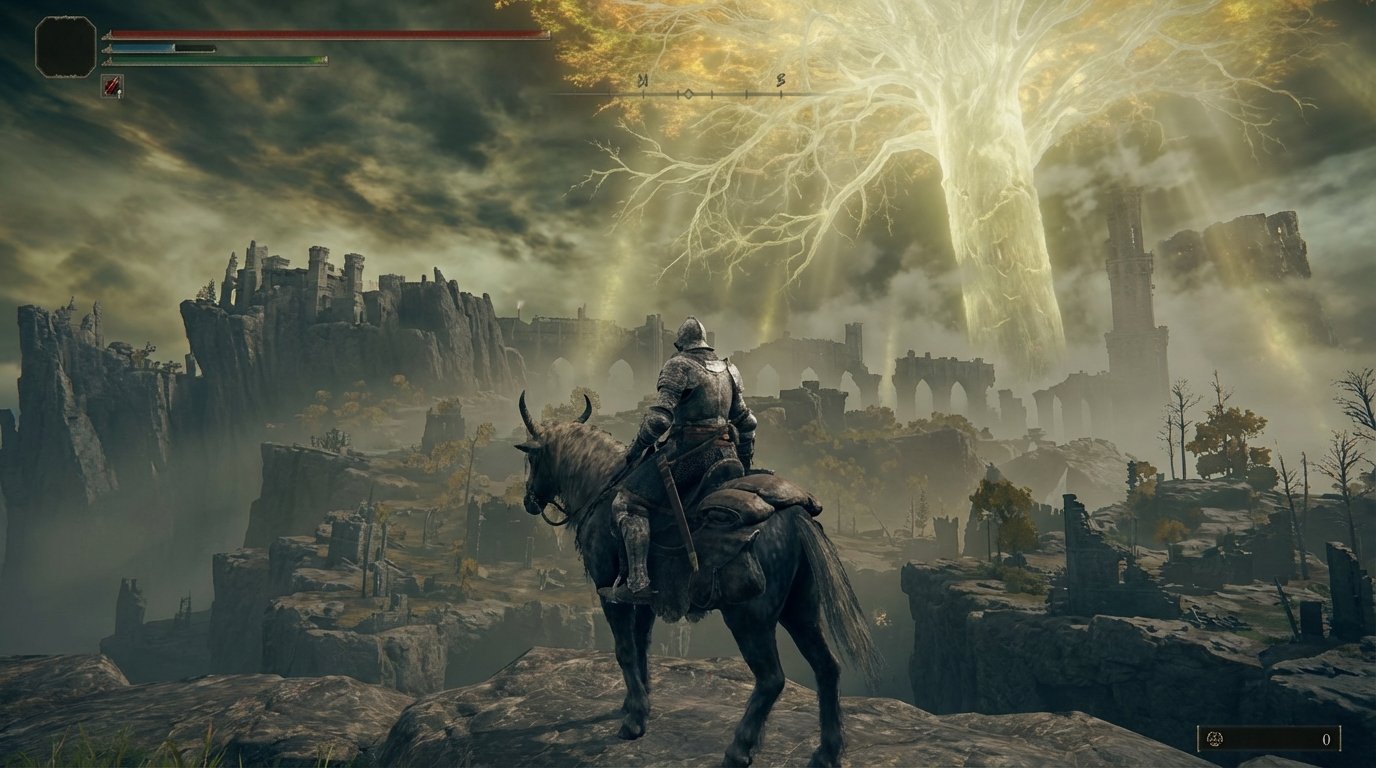Select the S cardinal marker on the compass
The height and width of the screenshot is (768, 1376).
point(780,81)
